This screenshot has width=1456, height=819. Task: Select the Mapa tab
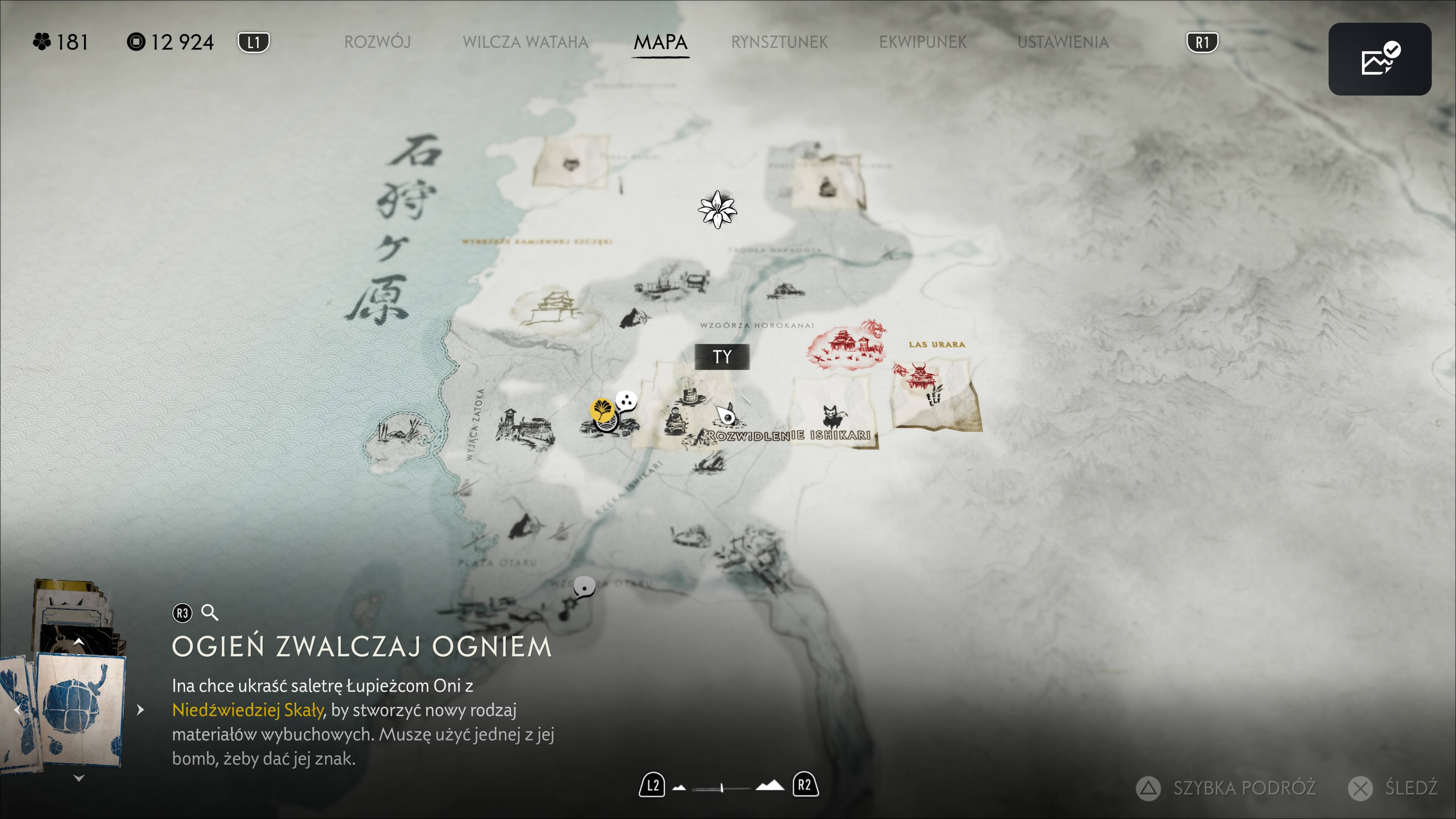pos(660,42)
